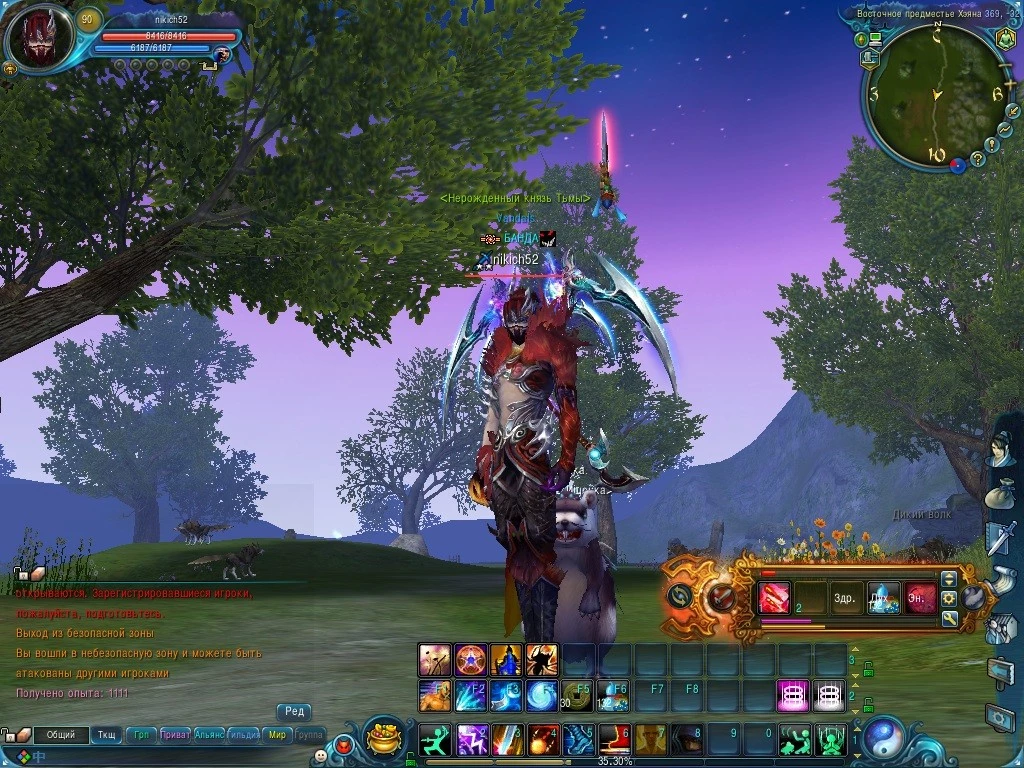Click the Ред button above the chat tabs
The width and height of the screenshot is (1024, 768).
pyautogui.click(x=294, y=712)
